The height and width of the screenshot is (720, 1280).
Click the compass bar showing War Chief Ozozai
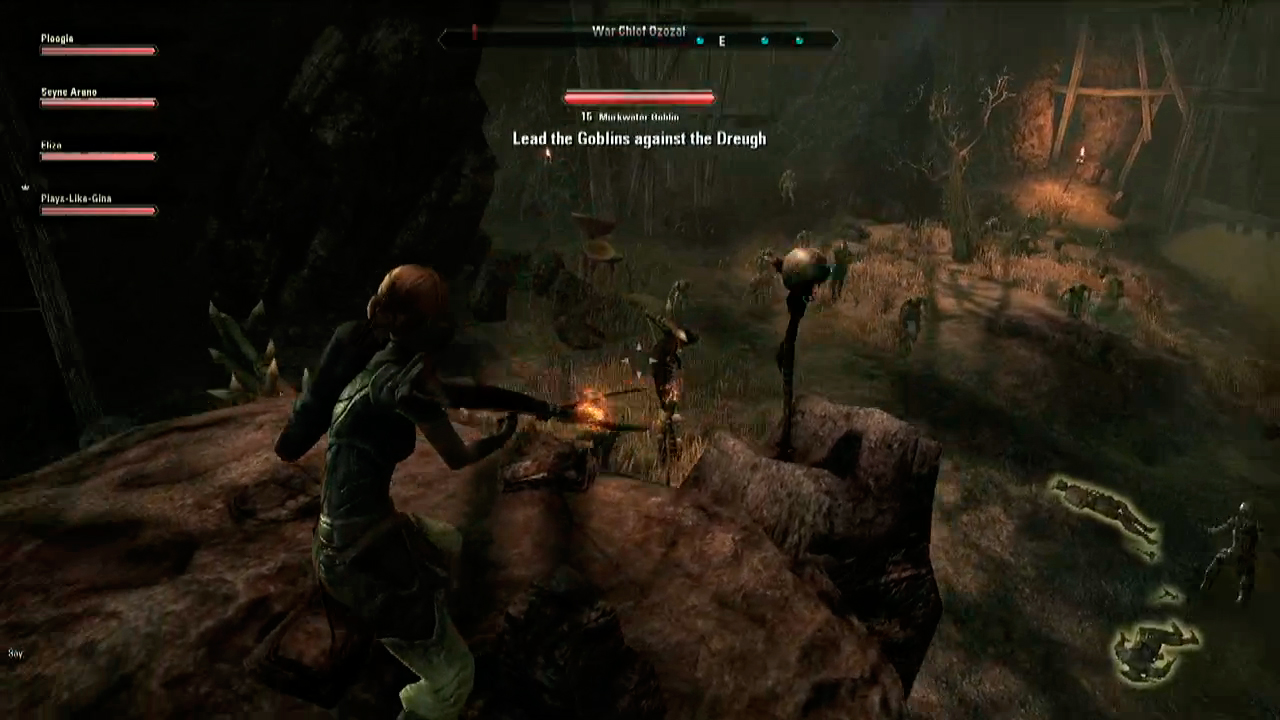[x=638, y=38]
